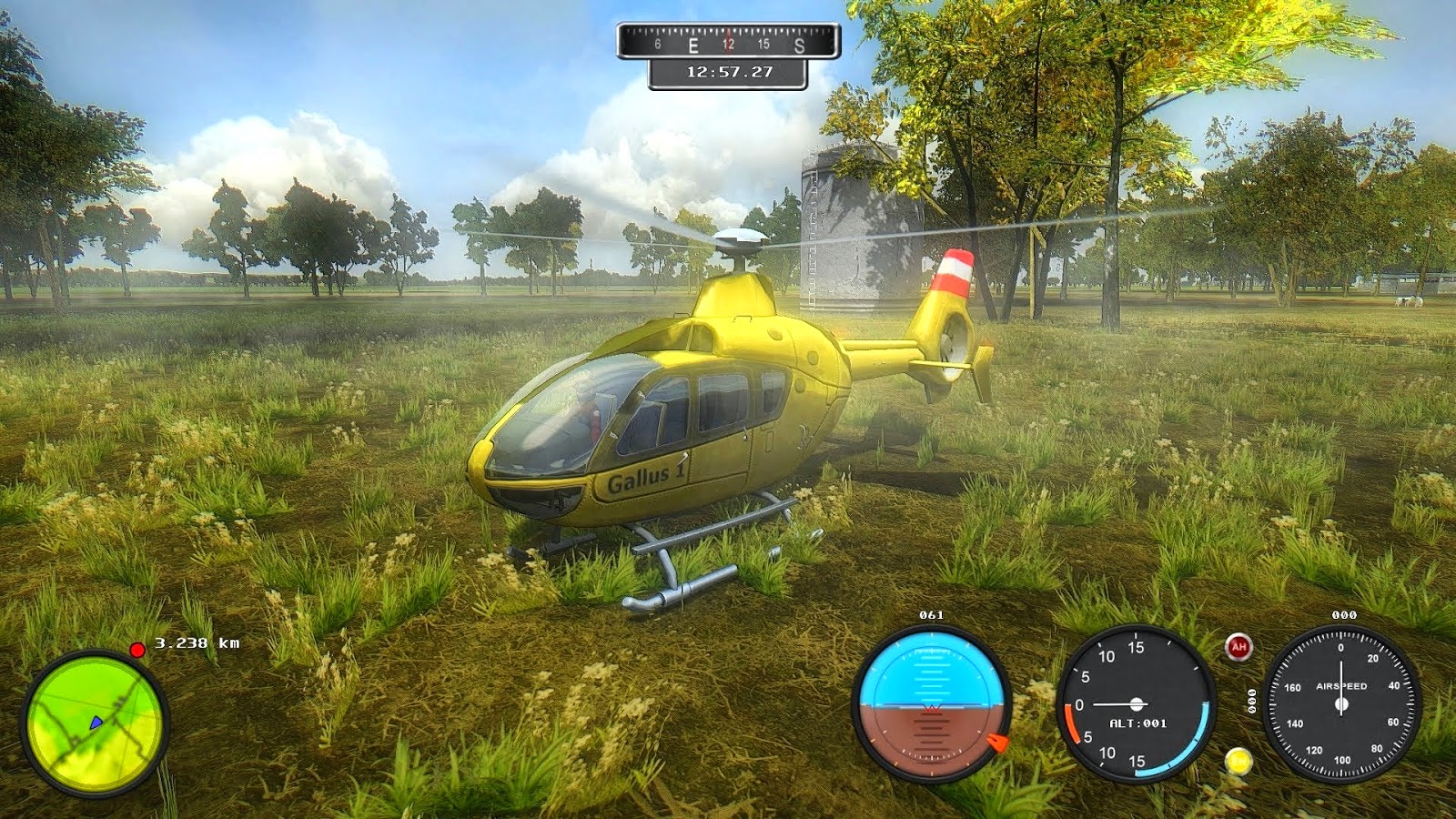Click the yellow indicator light
Image resolution: width=1456 pixels, height=819 pixels.
coord(1238,761)
